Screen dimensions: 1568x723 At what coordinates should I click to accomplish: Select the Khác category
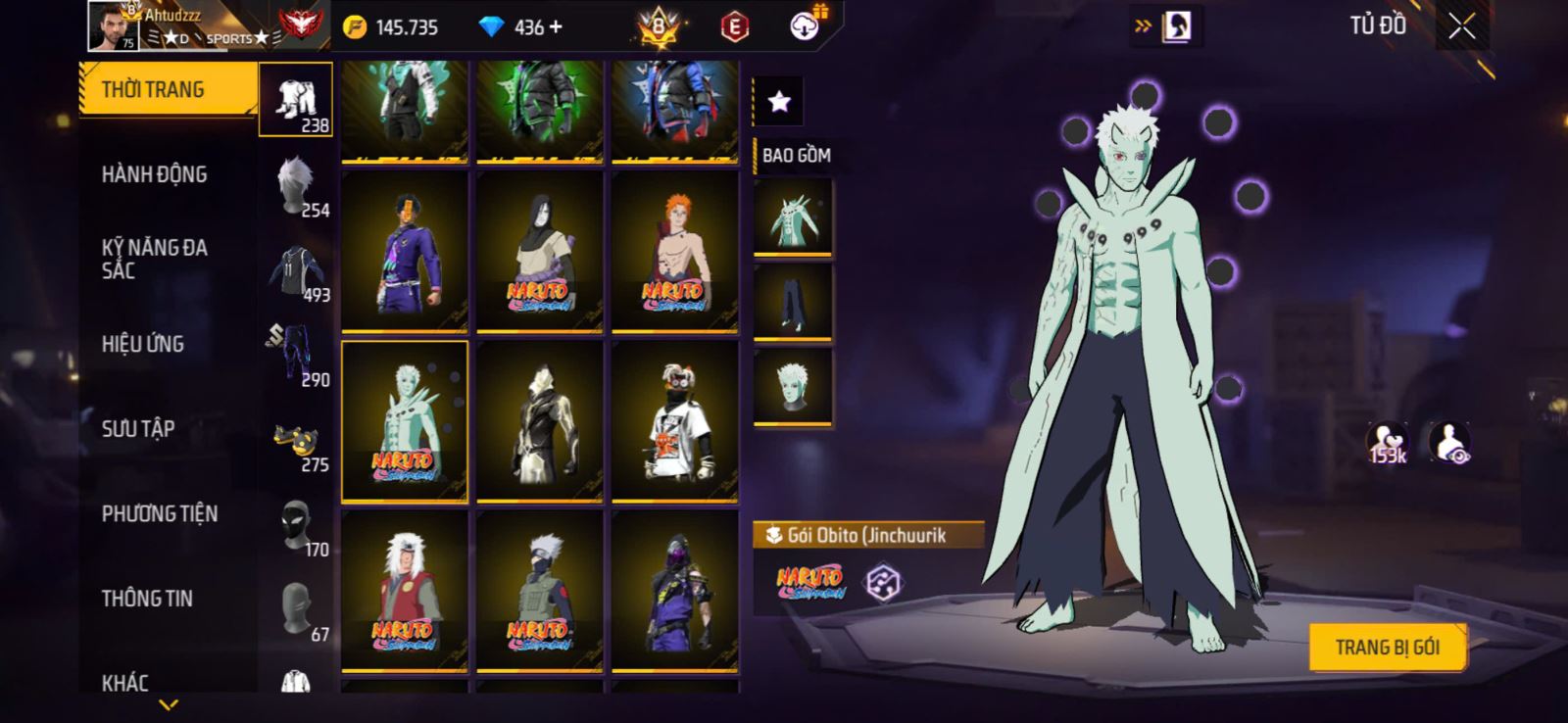(x=125, y=682)
